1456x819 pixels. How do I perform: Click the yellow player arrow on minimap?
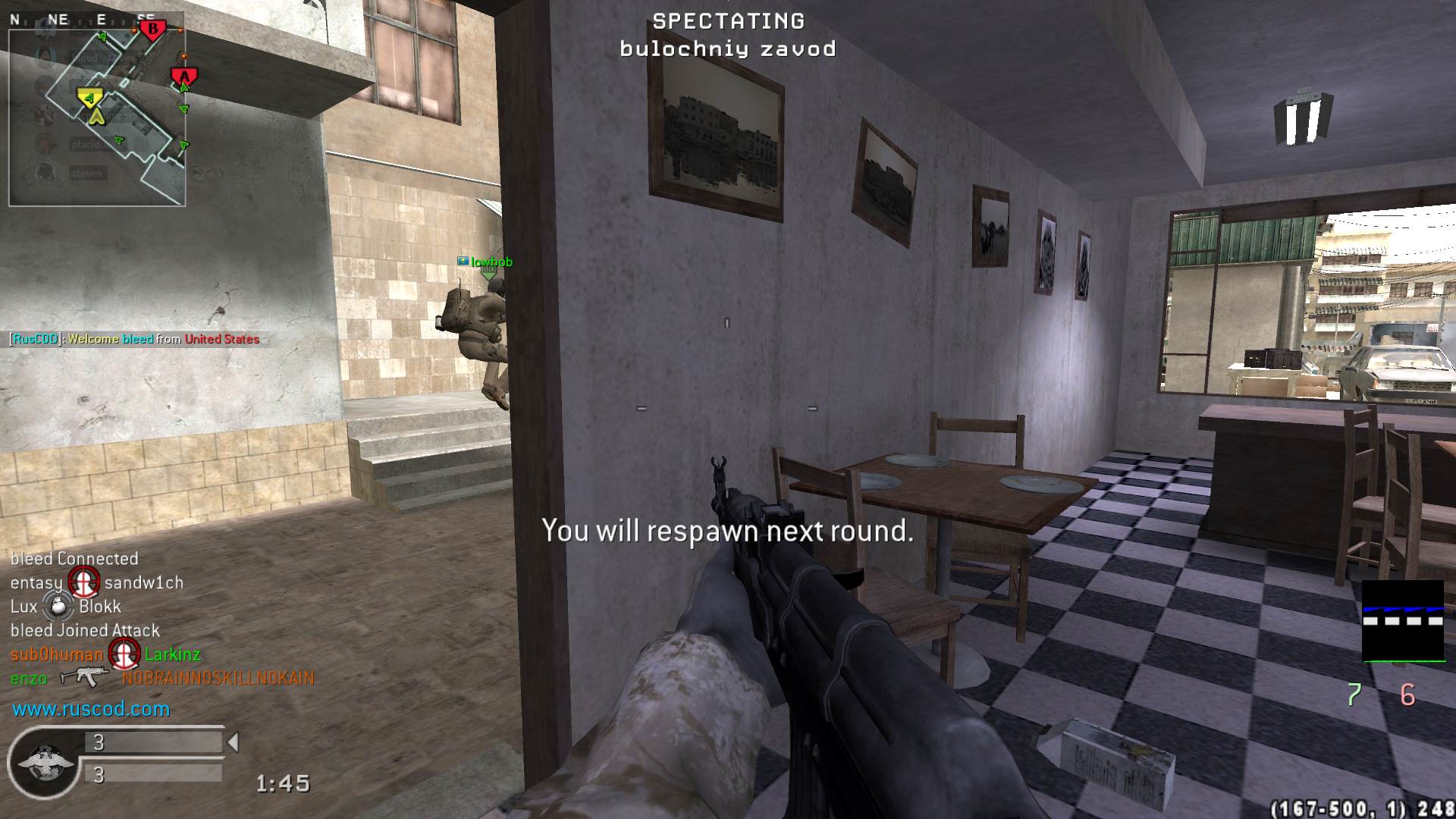coord(96,116)
